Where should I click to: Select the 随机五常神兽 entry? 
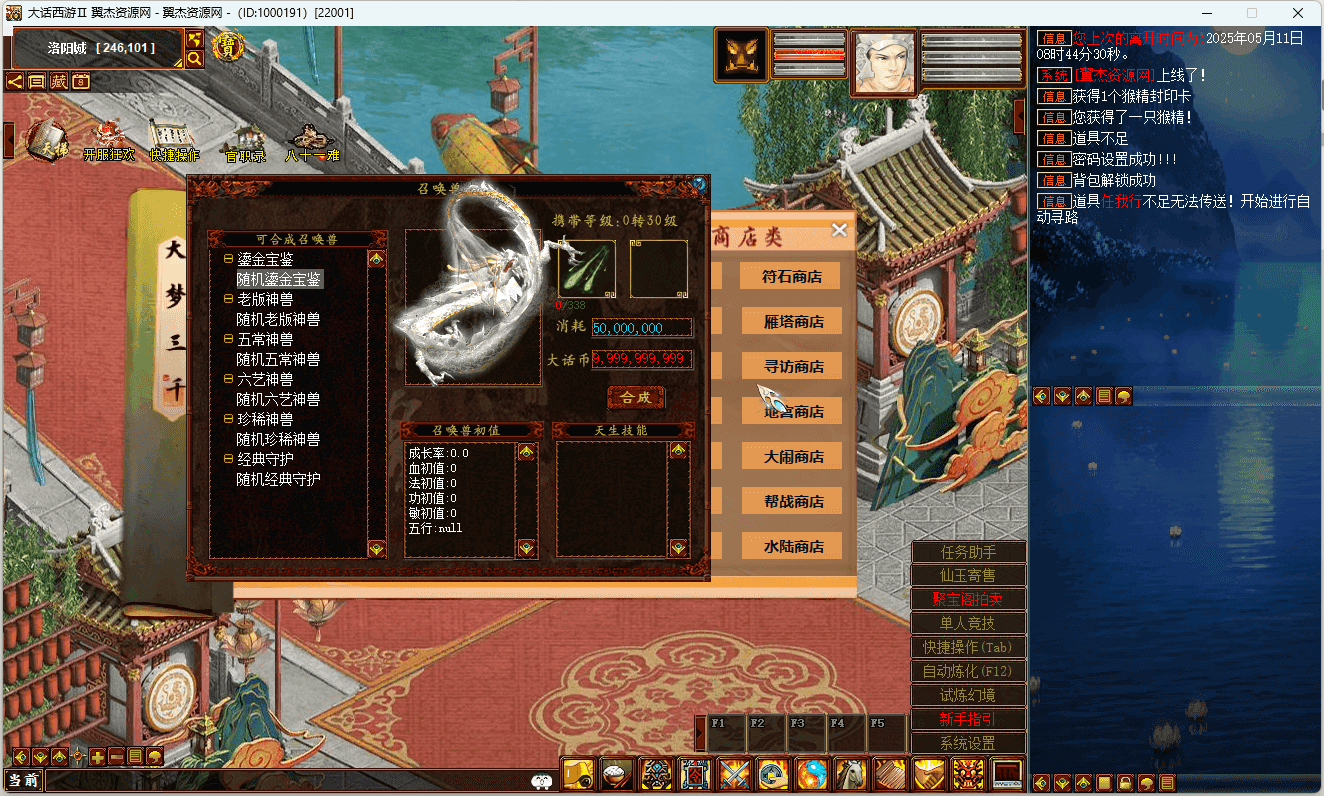tap(278, 359)
